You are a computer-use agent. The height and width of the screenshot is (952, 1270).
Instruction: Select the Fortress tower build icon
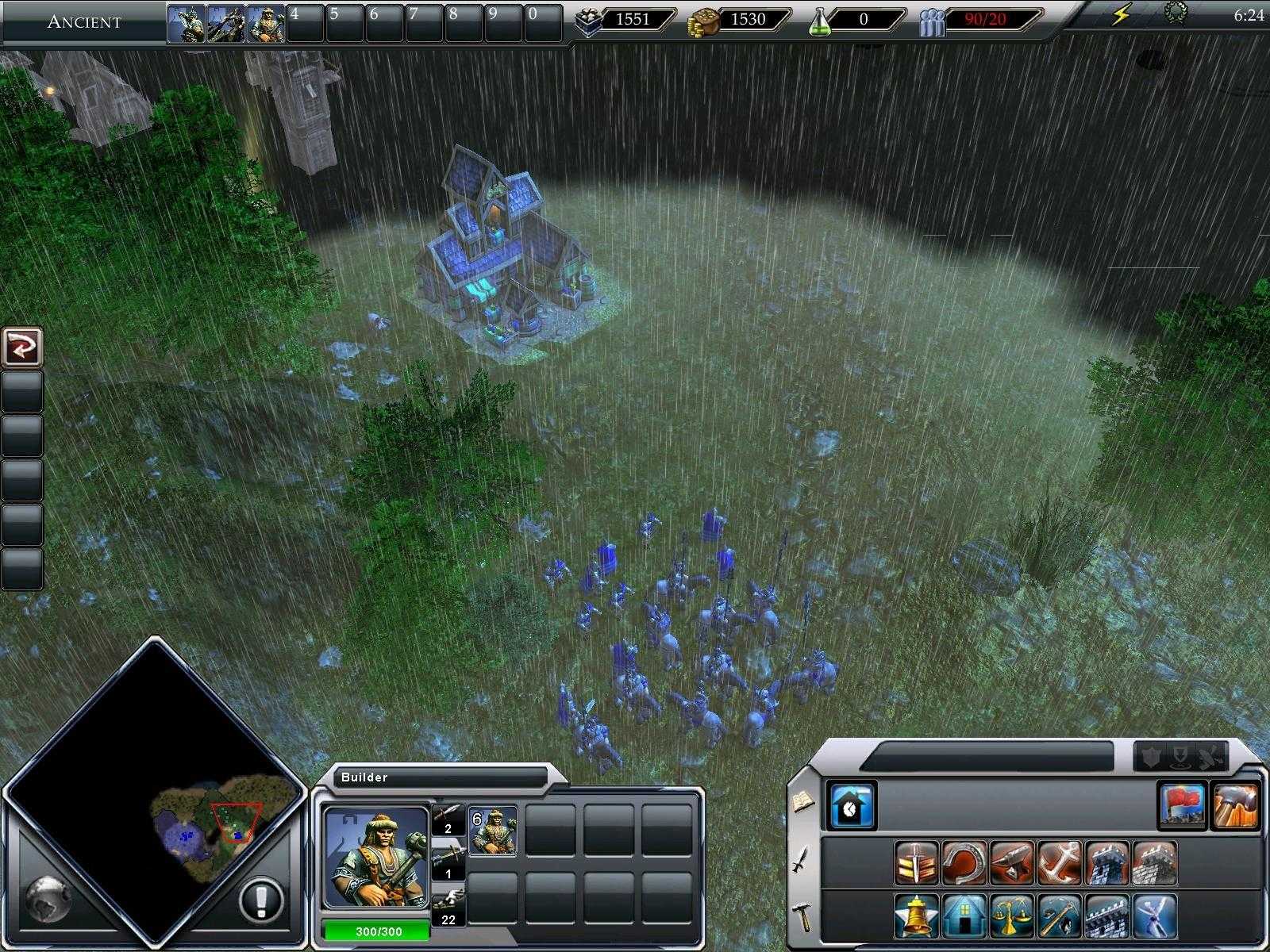point(1106,863)
